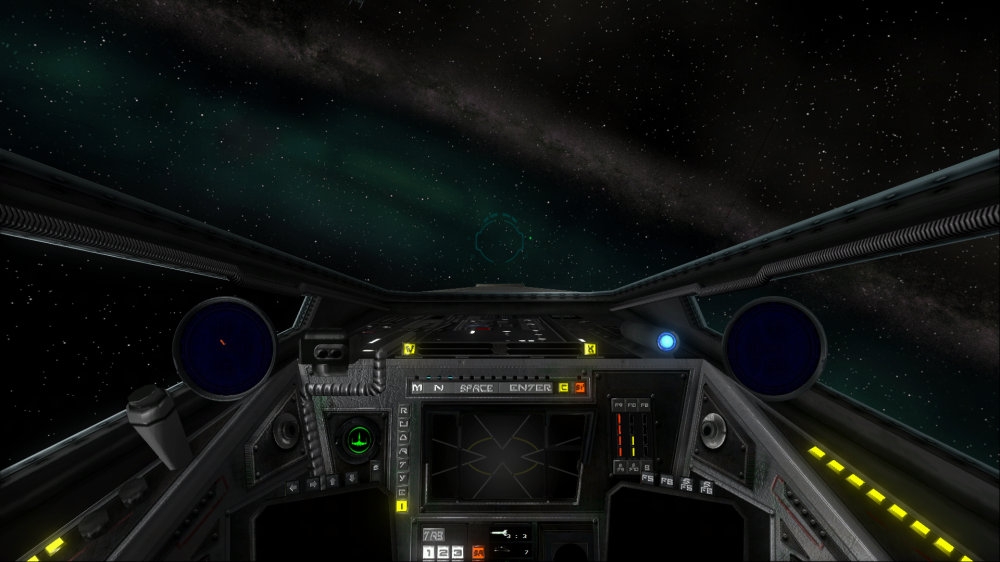
Task: Click the yellow I button beside the display
Action: pyautogui.click(x=402, y=506)
